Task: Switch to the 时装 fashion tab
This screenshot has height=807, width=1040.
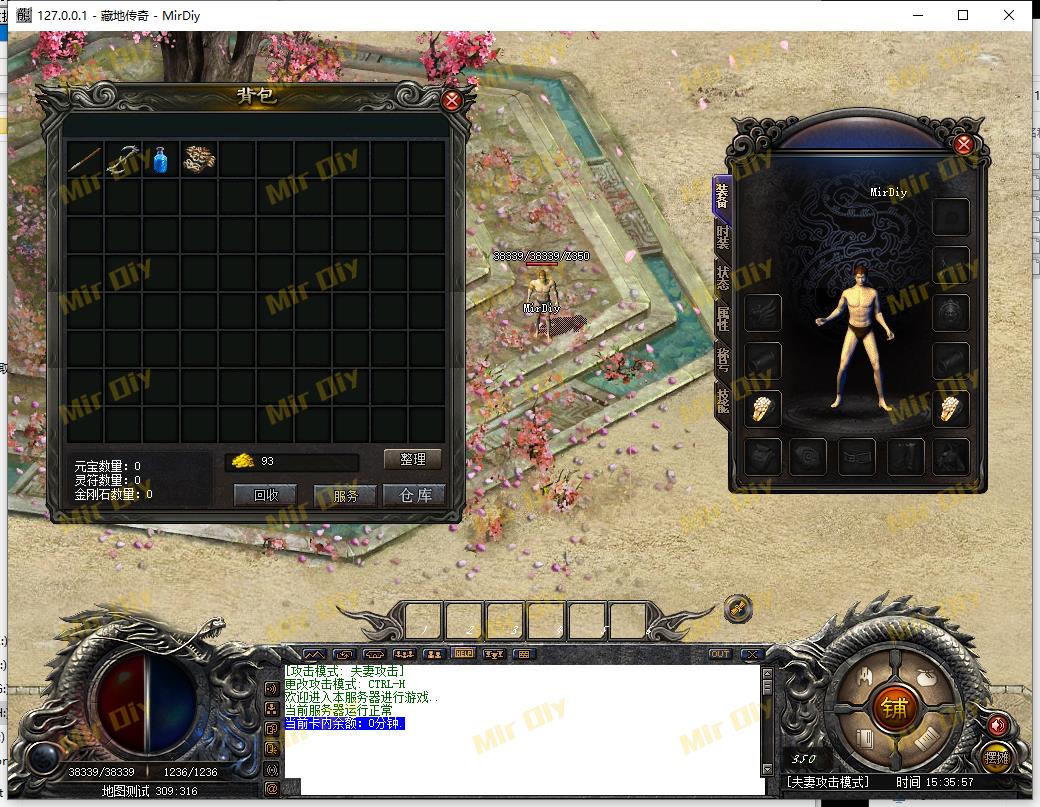Action: [722, 237]
